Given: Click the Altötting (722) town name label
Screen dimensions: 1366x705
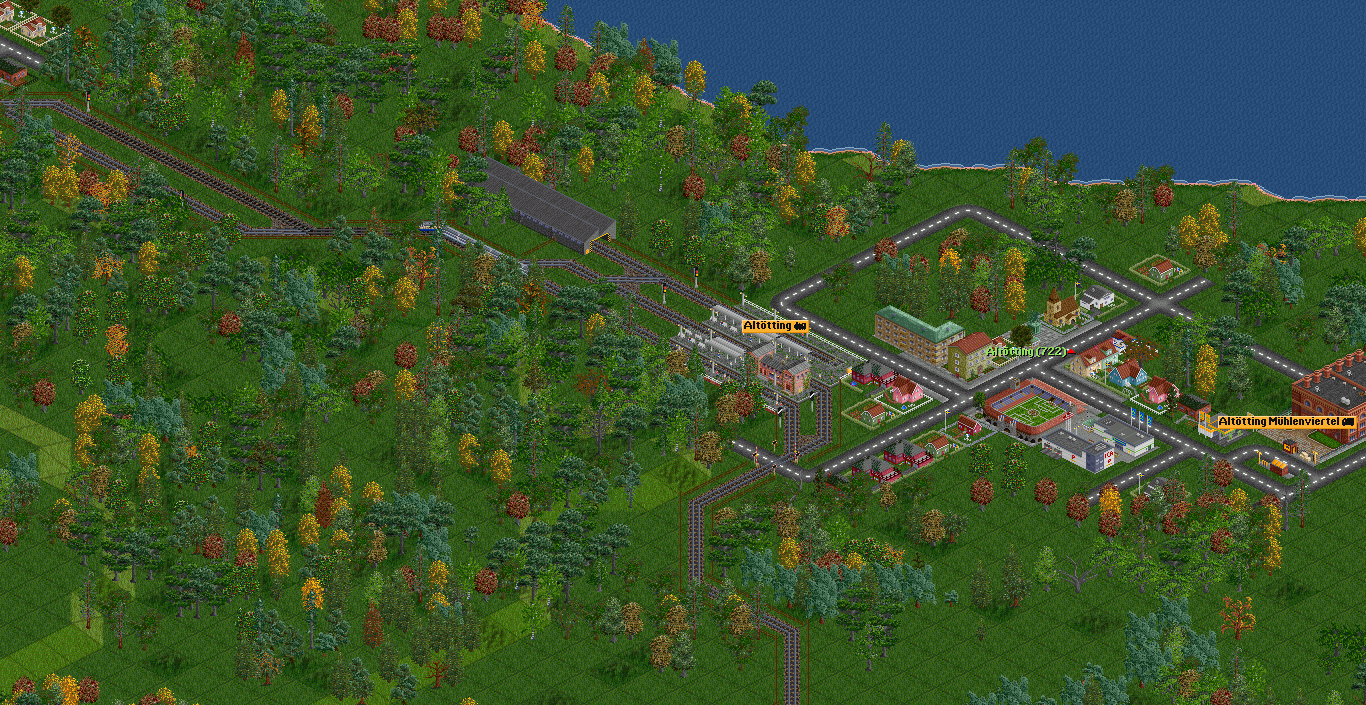Looking at the screenshot, I should (x=1025, y=352).
